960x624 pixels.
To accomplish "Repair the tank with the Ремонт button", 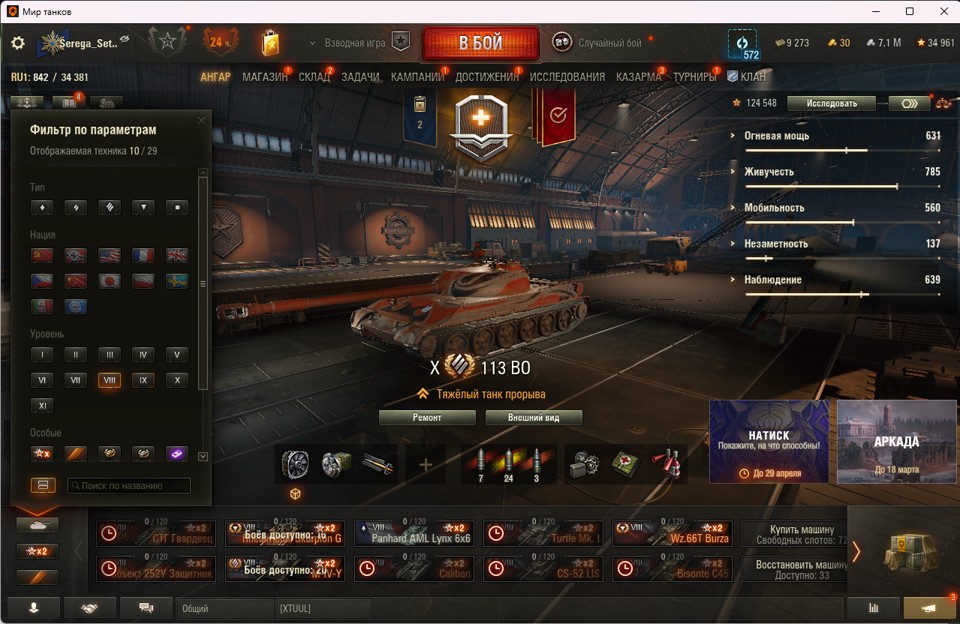I will click(427, 417).
